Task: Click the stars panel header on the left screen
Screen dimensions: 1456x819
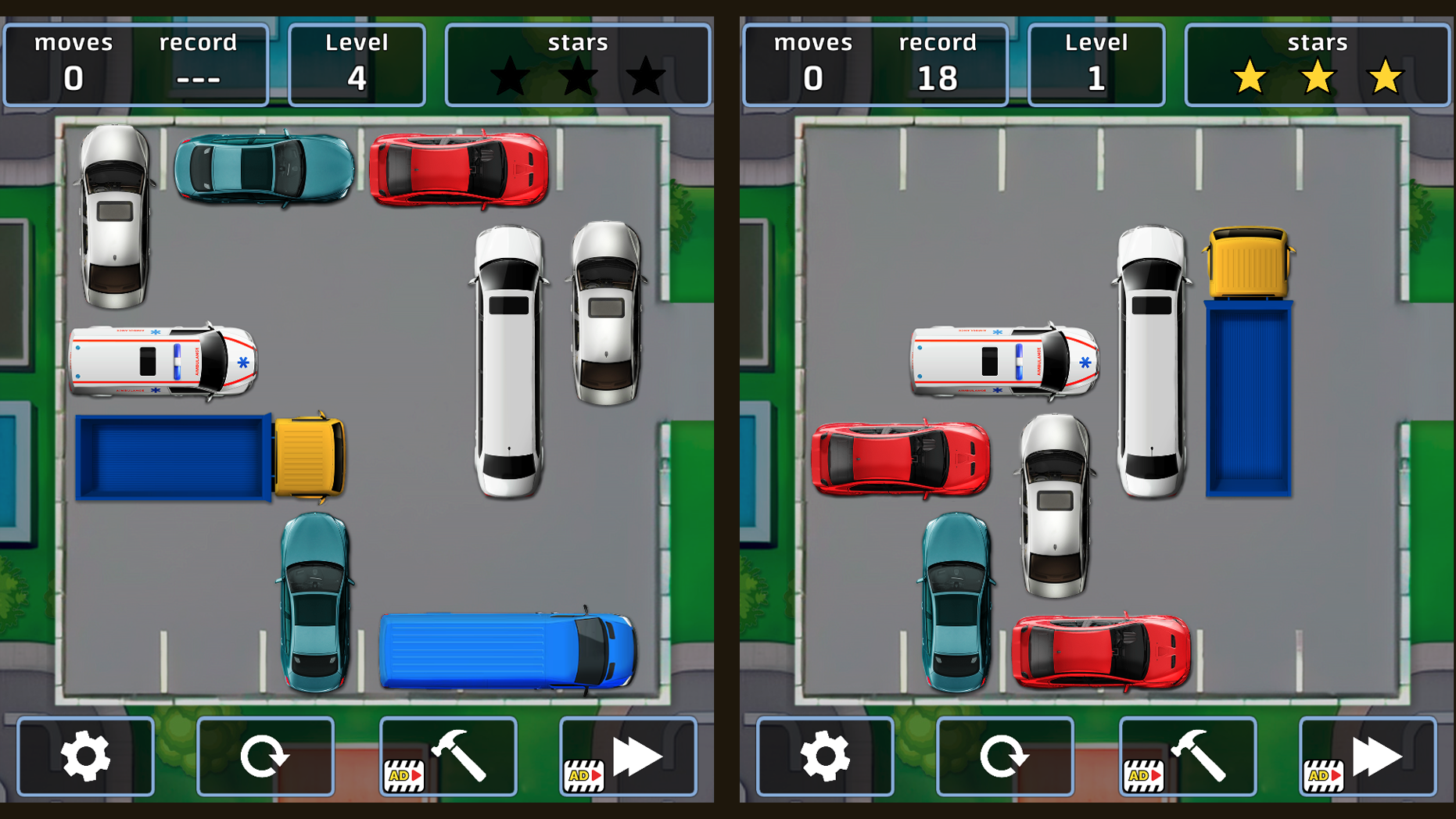Action: [578, 43]
